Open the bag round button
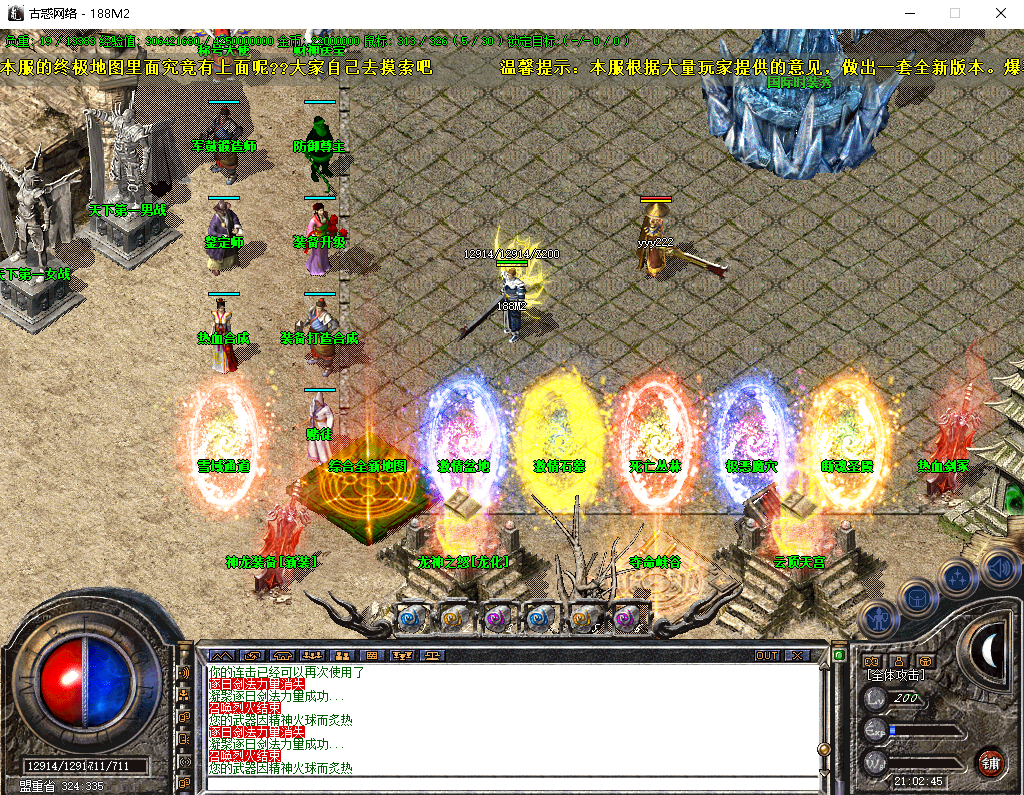The image size is (1024, 795). pos(916,598)
